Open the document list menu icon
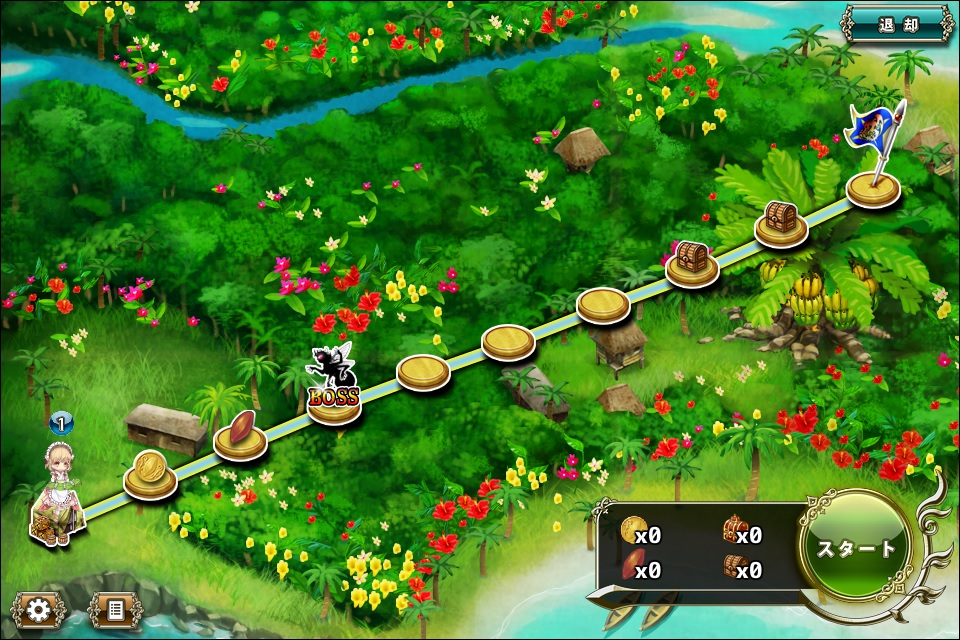 click(x=114, y=608)
